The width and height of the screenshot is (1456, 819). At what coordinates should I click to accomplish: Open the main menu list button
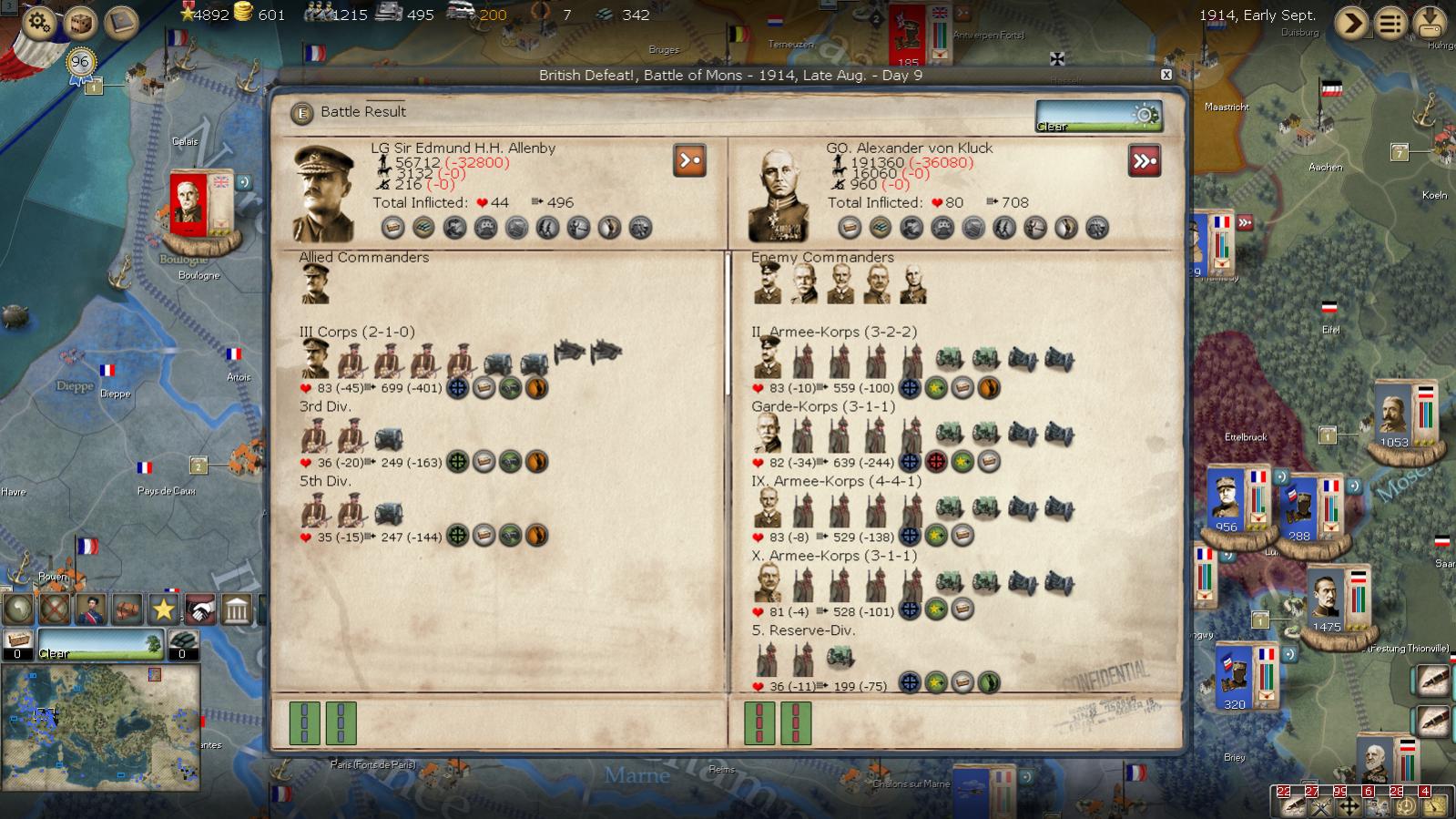coord(1390,23)
